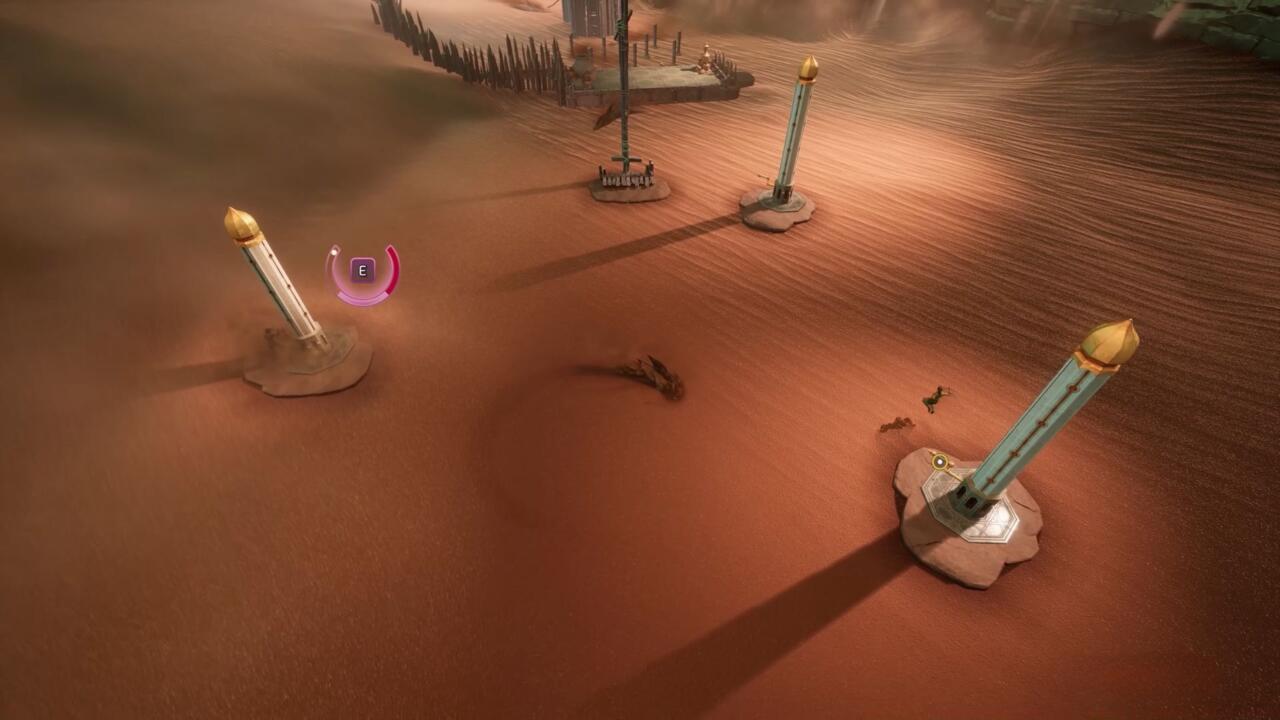1280x720 pixels.
Task: Select the character standing near the right tower
Action: 935,400
